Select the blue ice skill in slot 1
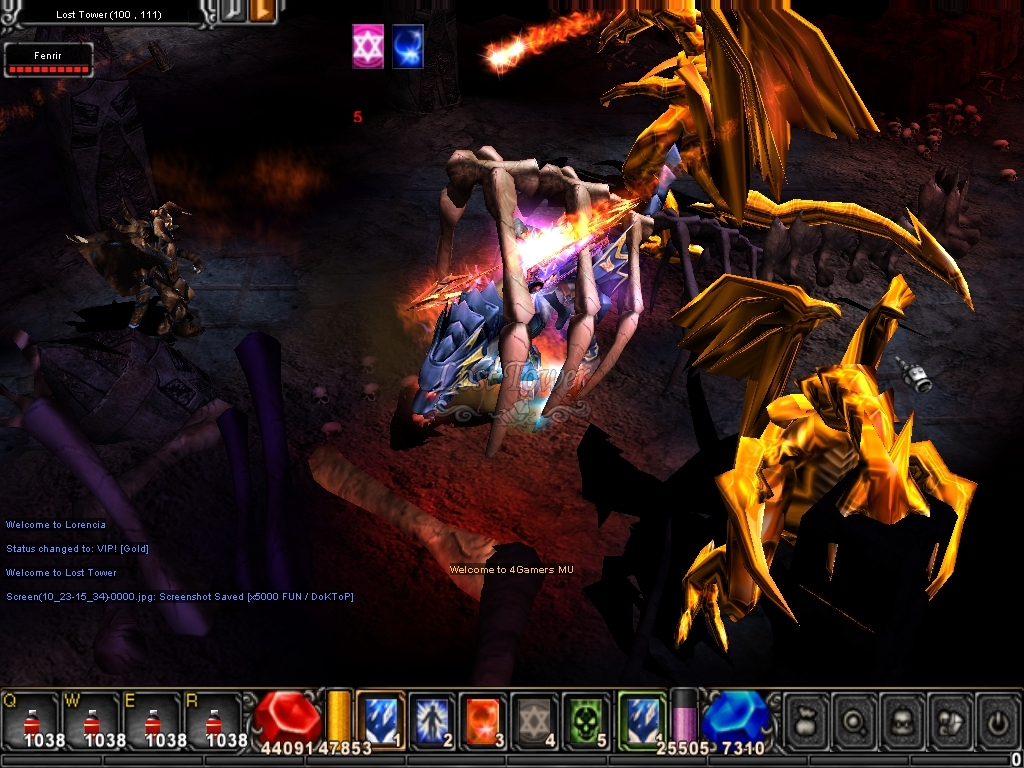 pos(380,718)
